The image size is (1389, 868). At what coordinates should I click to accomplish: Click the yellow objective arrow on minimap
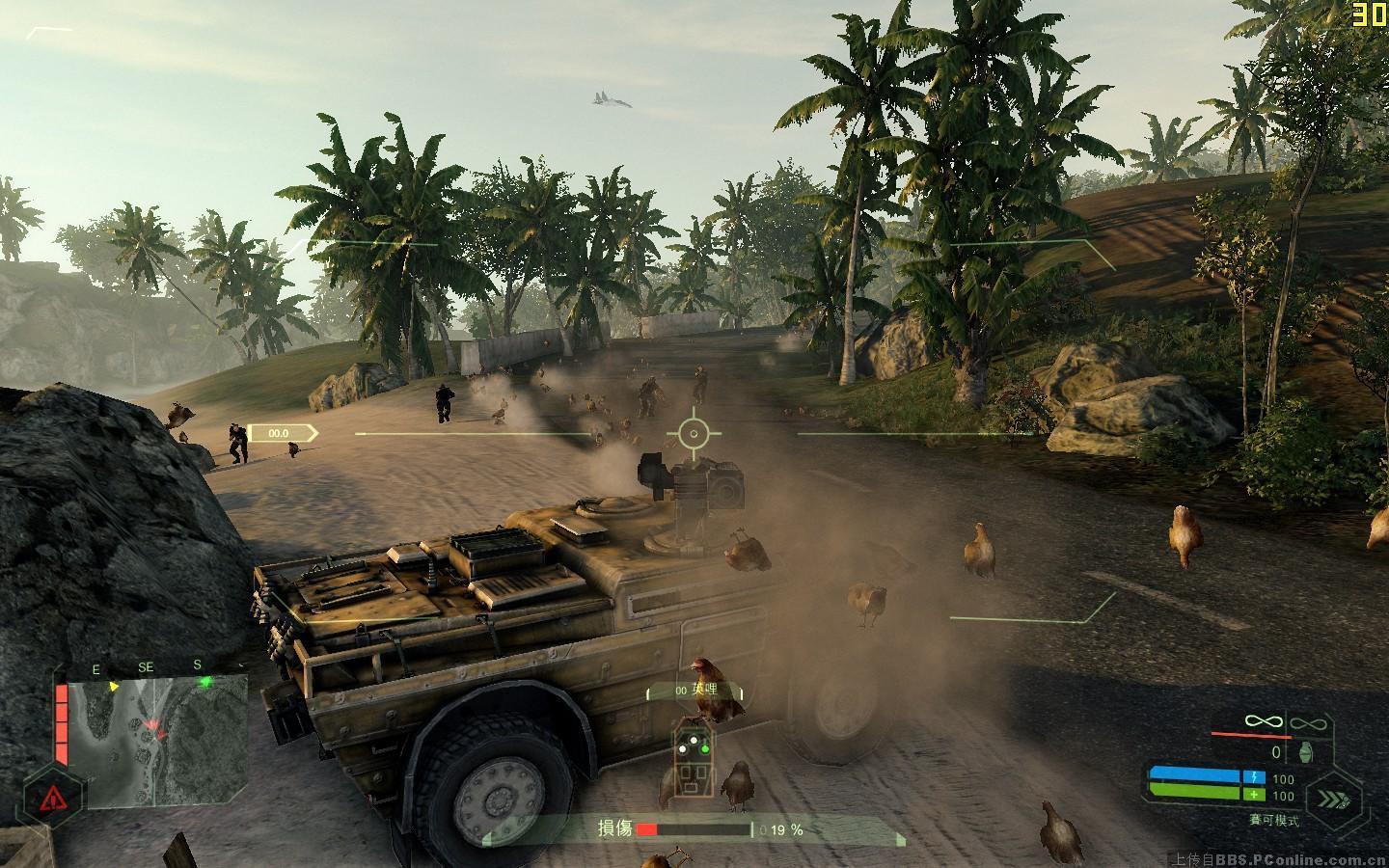[x=115, y=687]
